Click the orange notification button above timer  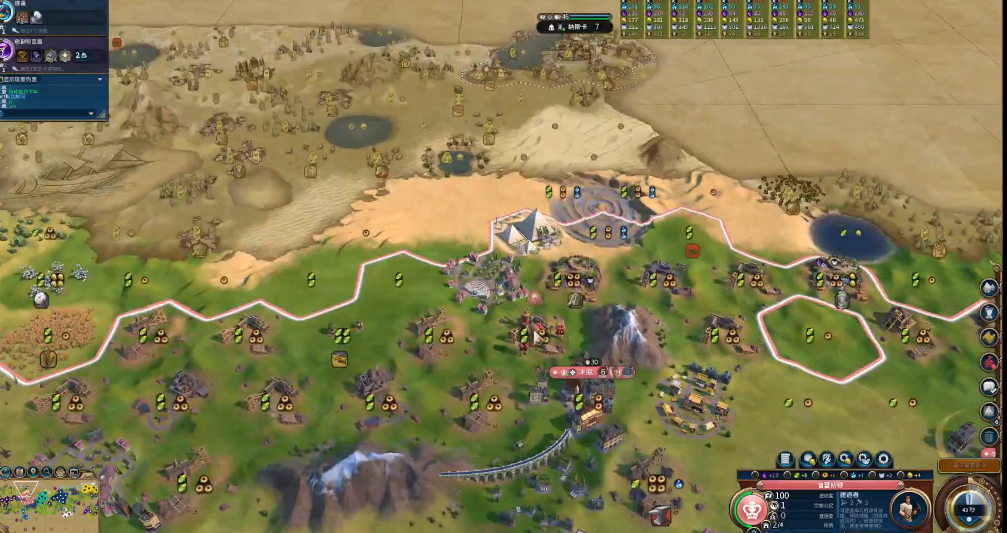tap(971, 465)
